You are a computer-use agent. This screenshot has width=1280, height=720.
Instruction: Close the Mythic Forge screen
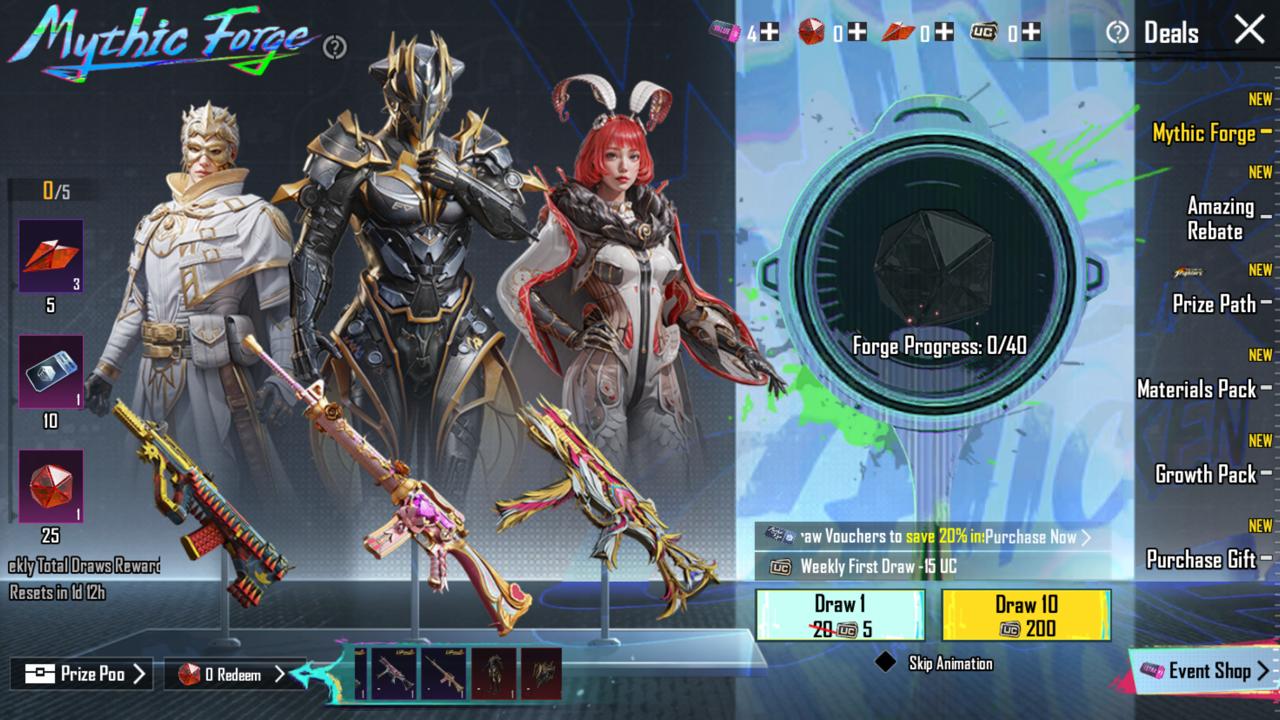1249,30
